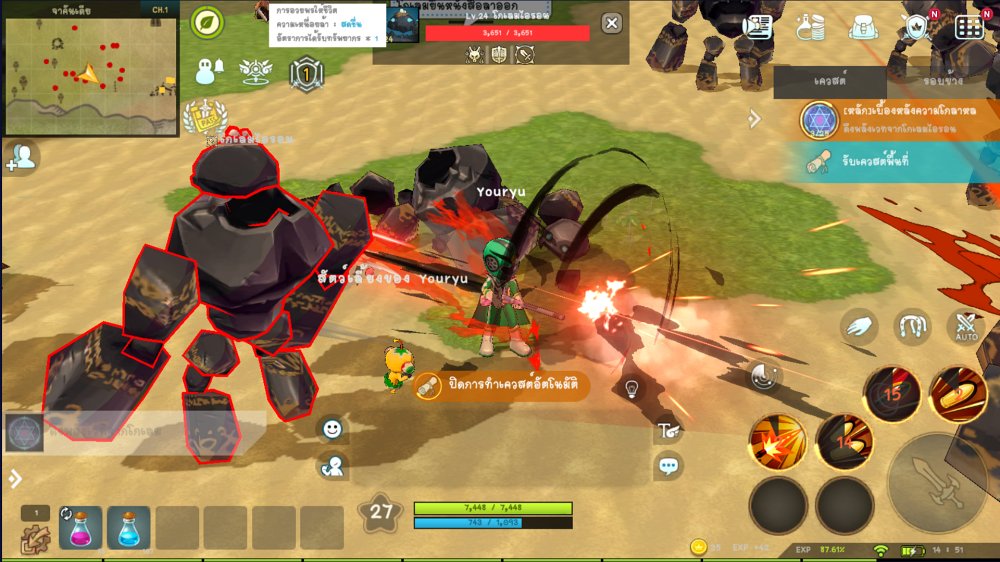Tap the sword basic attack button
Viewport: 1000px width, 562px height.
pos(937,483)
